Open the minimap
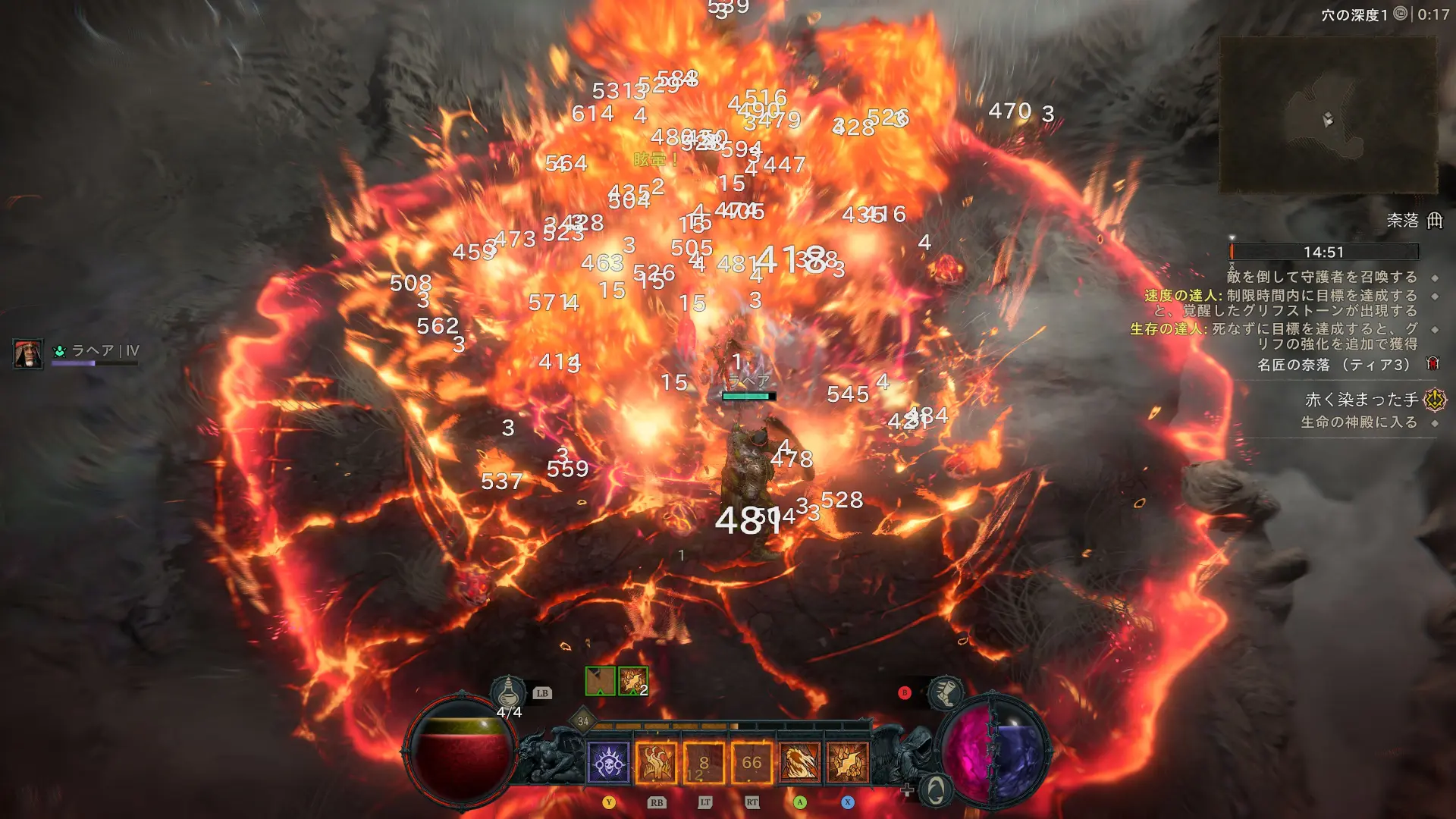This screenshot has height=819, width=1456. [1327, 115]
